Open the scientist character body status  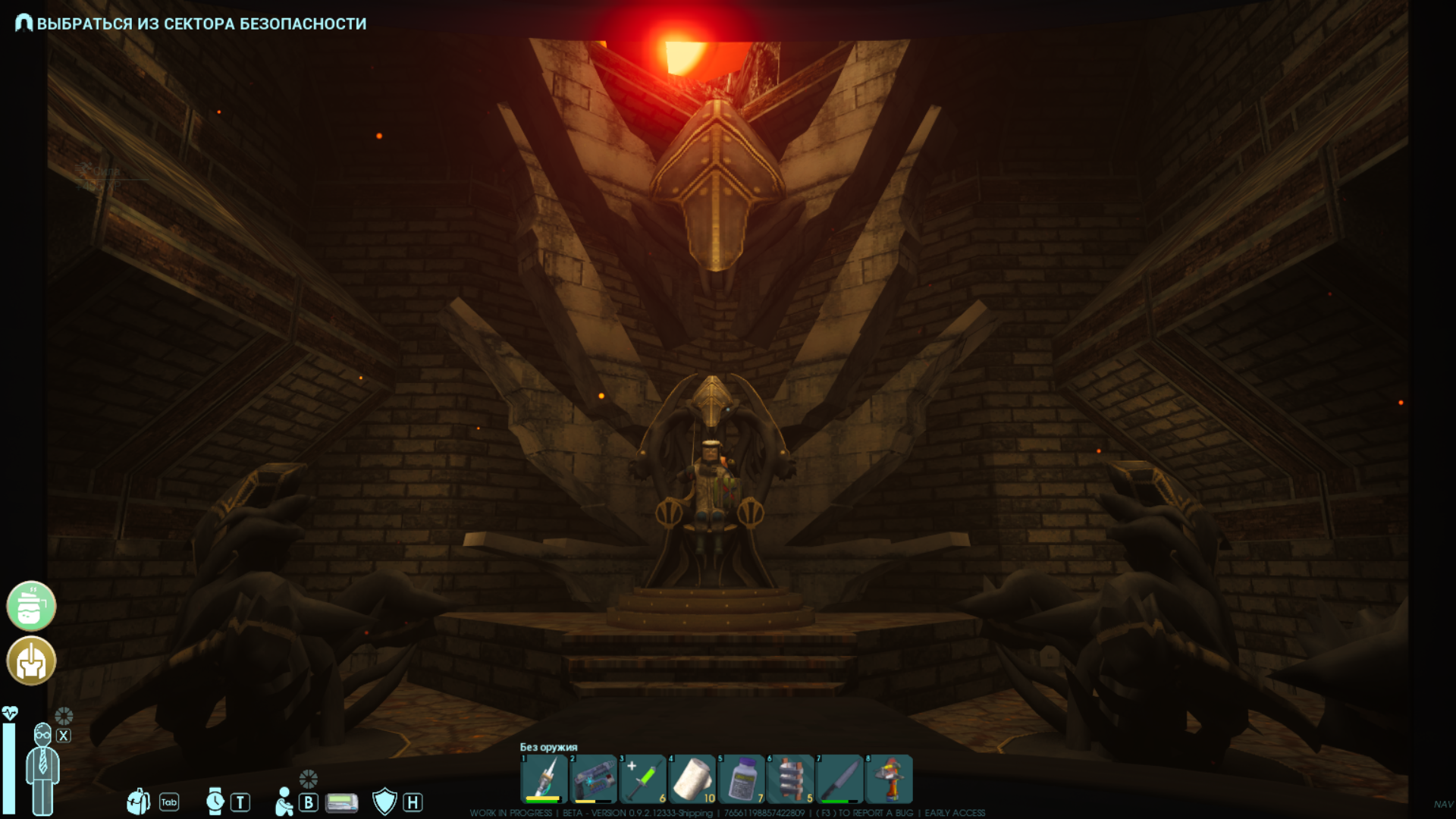click(42, 767)
